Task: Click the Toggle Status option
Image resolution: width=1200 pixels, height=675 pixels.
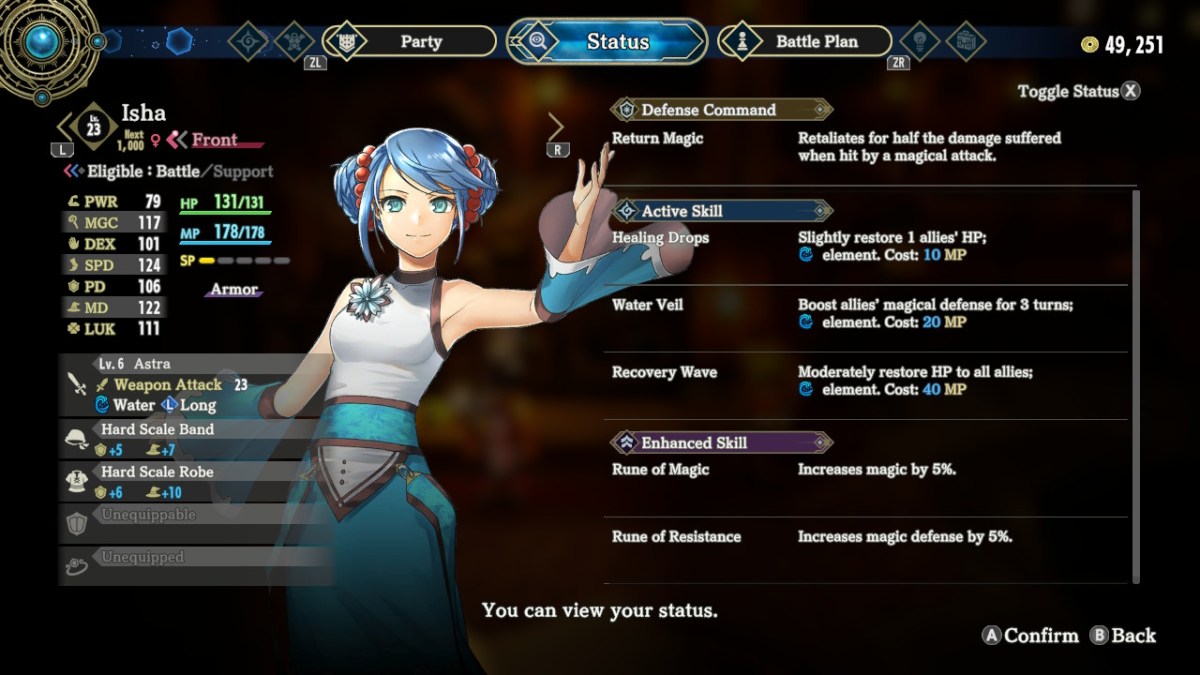Action: click(1078, 91)
